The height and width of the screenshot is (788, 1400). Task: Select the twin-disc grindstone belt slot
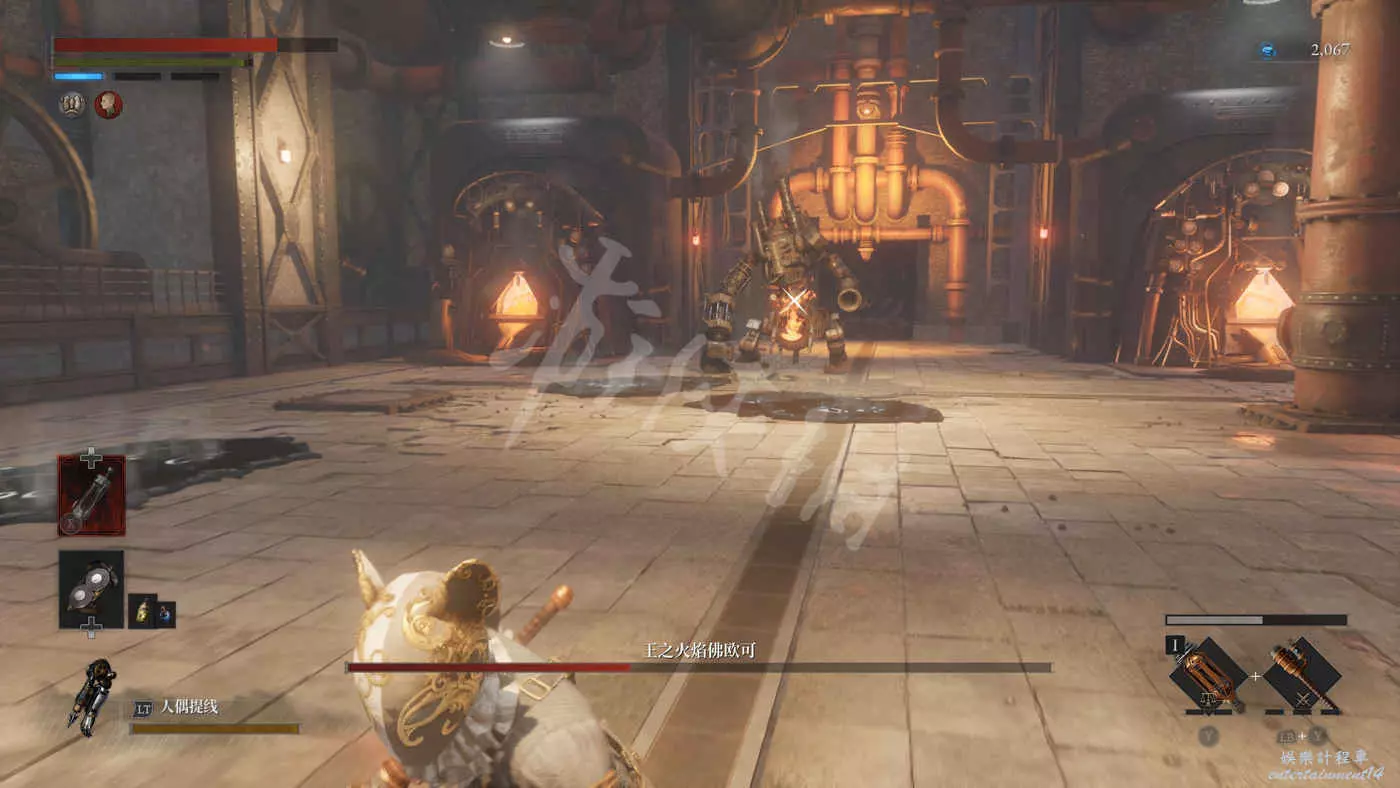coord(91,589)
